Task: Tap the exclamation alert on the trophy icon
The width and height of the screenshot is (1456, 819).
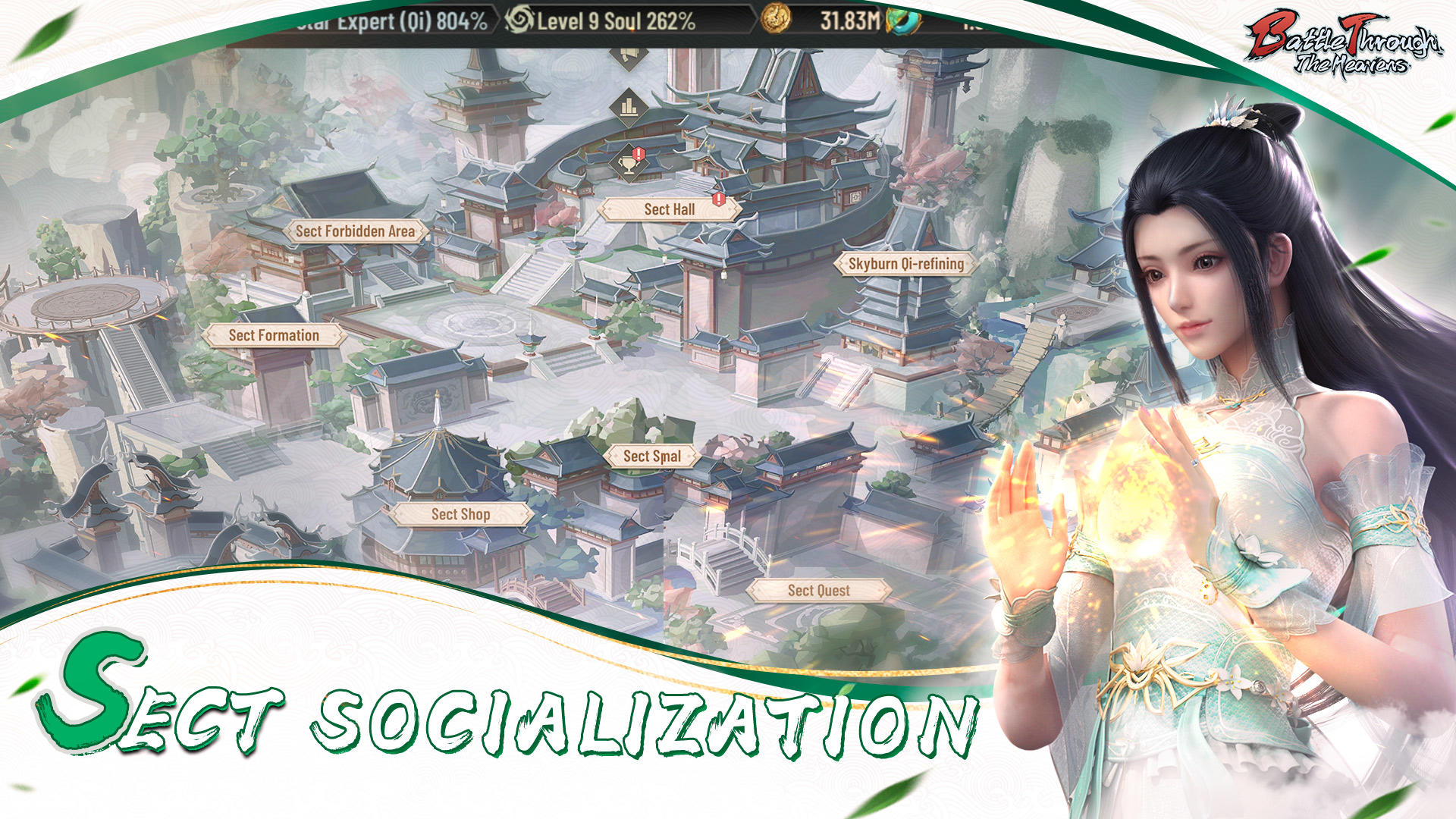Action: 639,153
